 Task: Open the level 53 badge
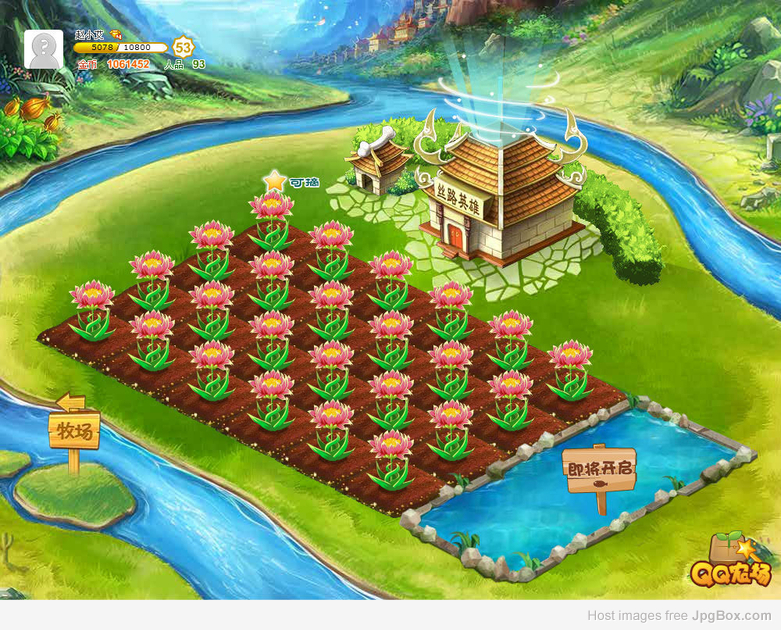pyautogui.click(x=183, y=47)
